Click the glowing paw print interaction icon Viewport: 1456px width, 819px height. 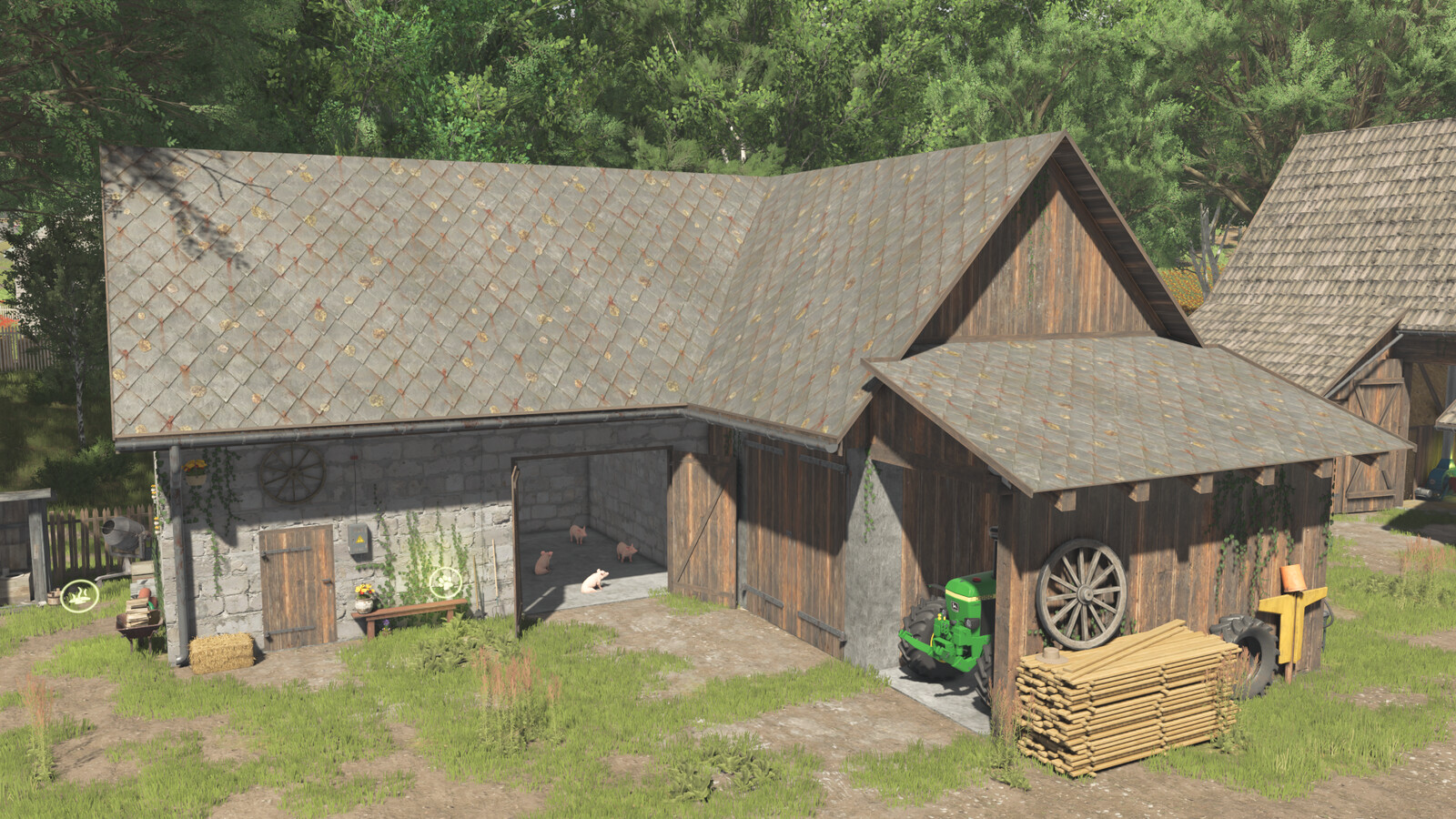point(445,582)
